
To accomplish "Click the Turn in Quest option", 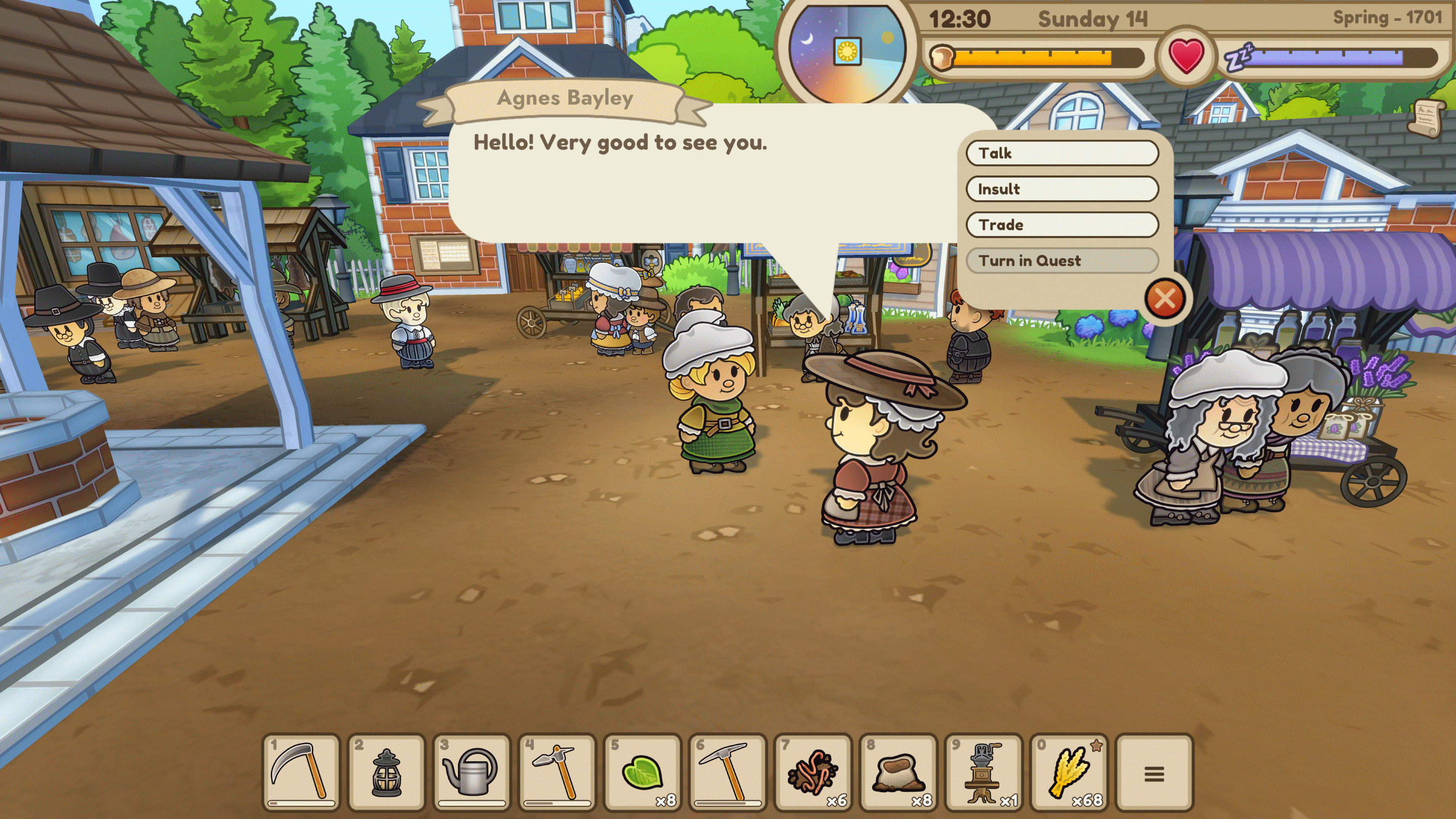I will click(x=1062, y=260).
